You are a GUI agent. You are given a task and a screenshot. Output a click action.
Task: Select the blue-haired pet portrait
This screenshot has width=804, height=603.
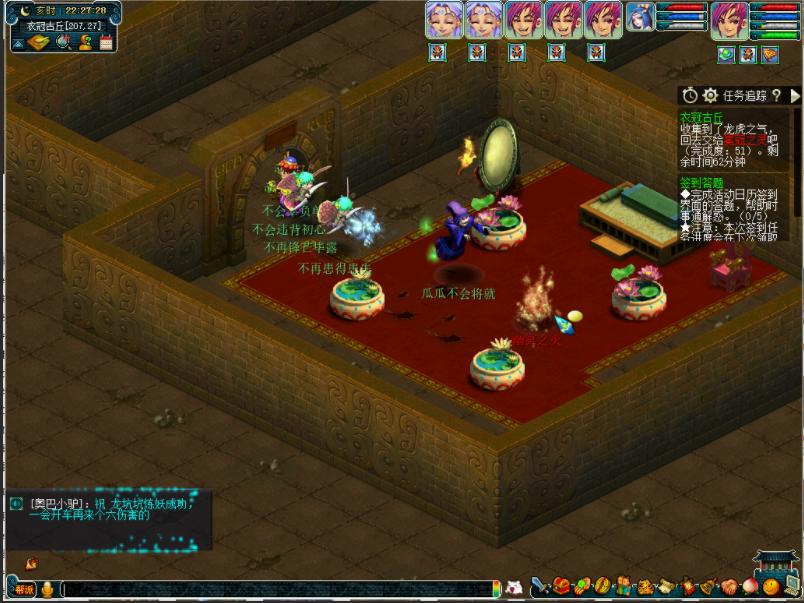tap(639, 18)
